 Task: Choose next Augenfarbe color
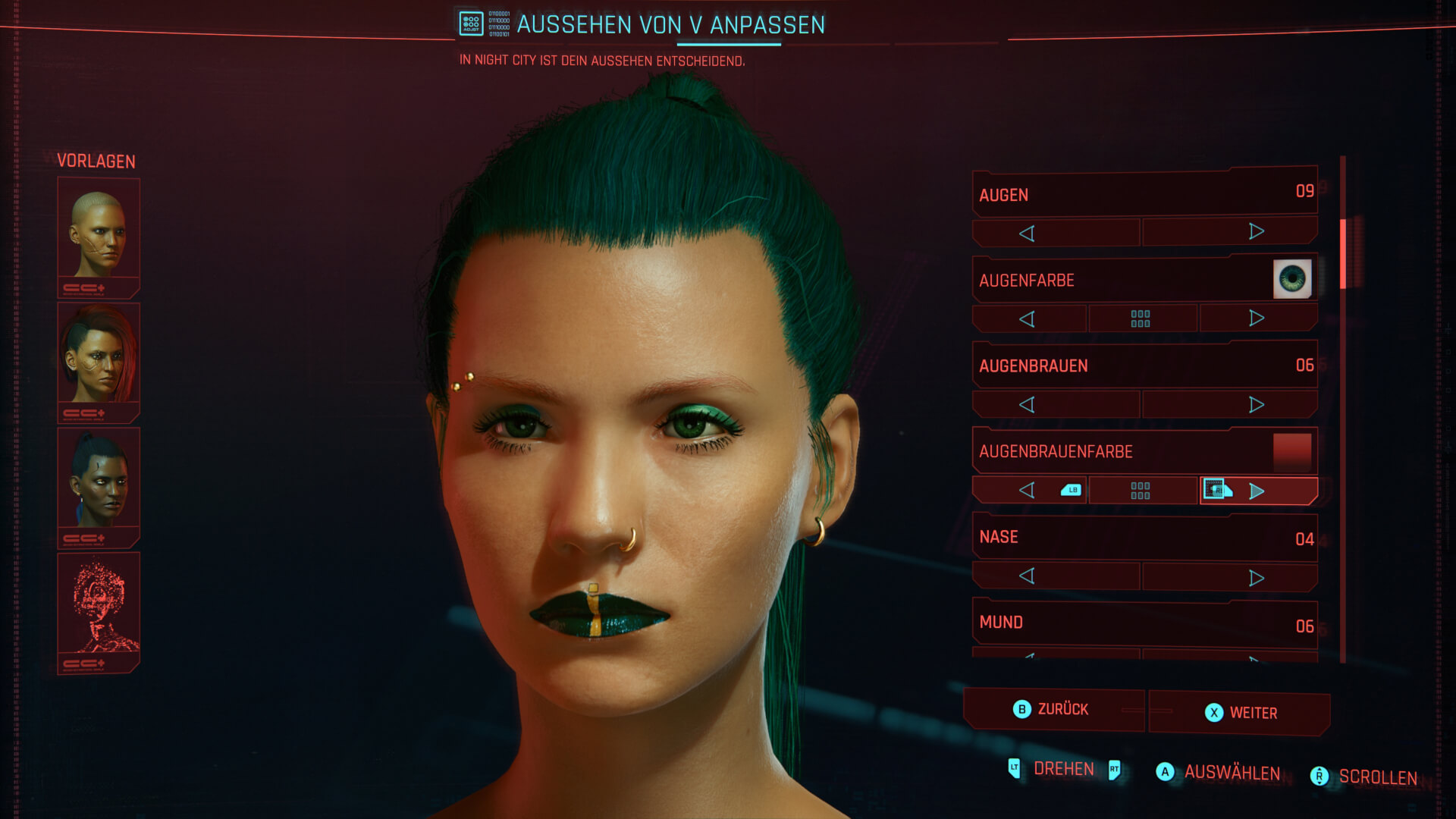pyautogui.click(x=1257, y=318)
